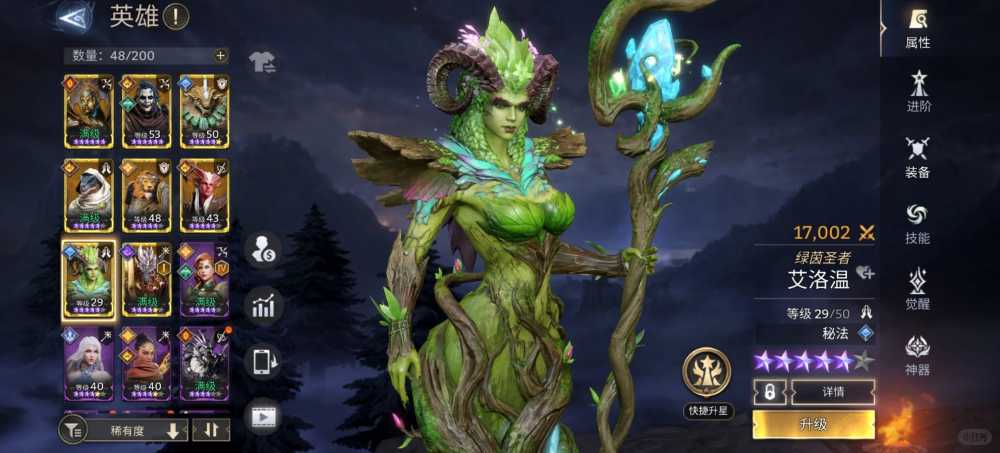The width and height of the screenshot is (1000, 453).
Task: Open the hero filter funnel button
Action: pos(73,430)
